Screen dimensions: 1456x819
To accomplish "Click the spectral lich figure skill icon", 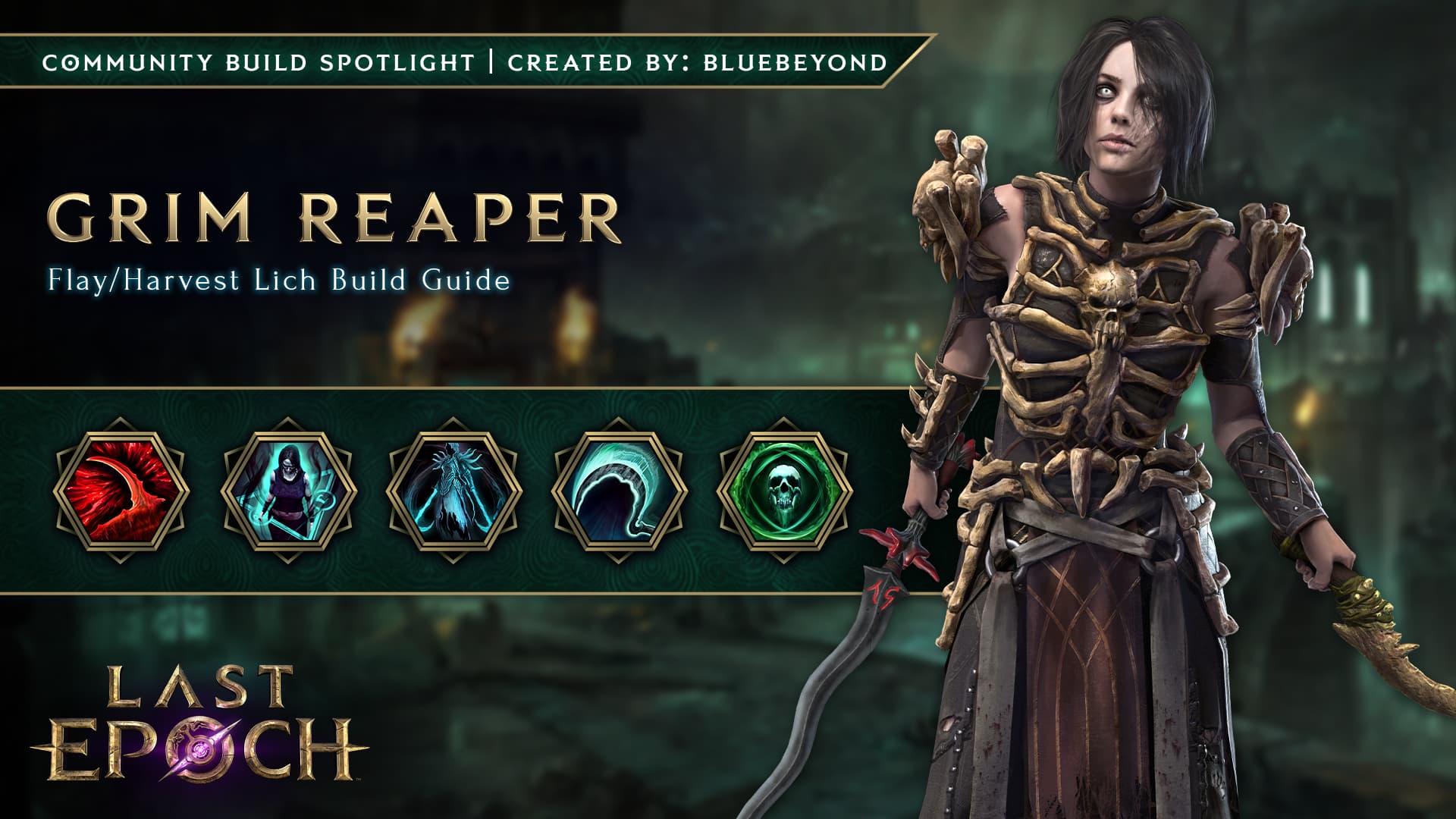I will point(453,491).
